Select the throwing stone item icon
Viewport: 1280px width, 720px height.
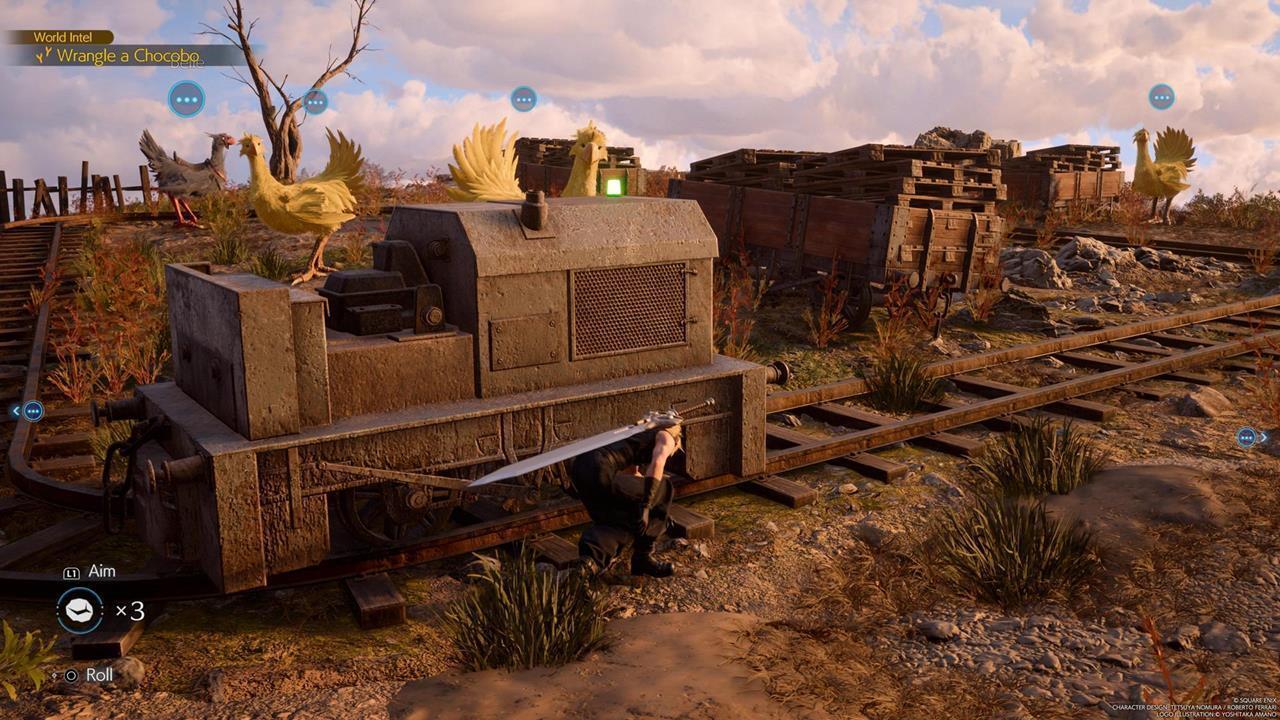click(x=80, y=610)
